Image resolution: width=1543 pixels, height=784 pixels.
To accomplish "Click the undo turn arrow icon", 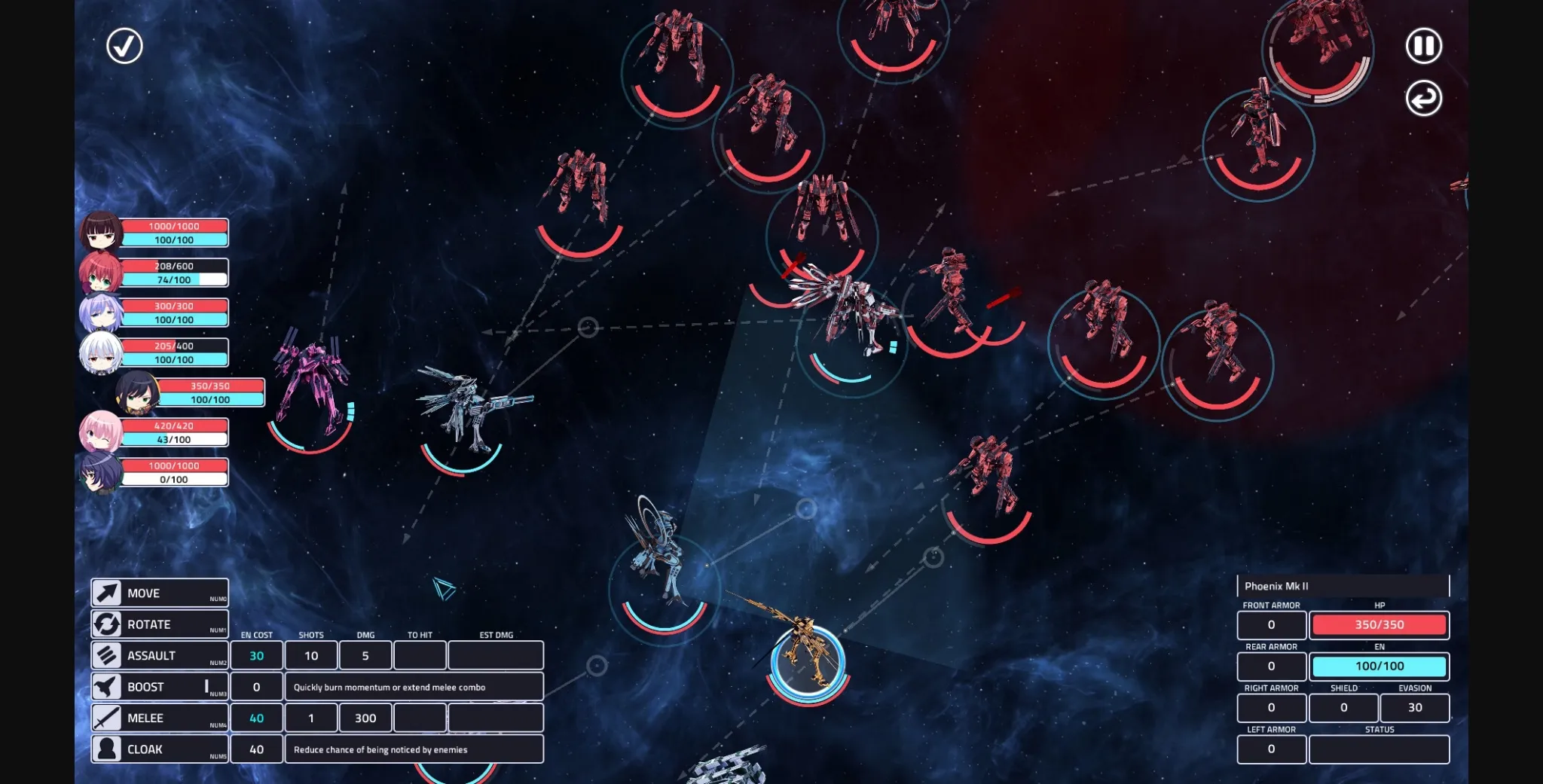I will click(x=1422, y=99).
